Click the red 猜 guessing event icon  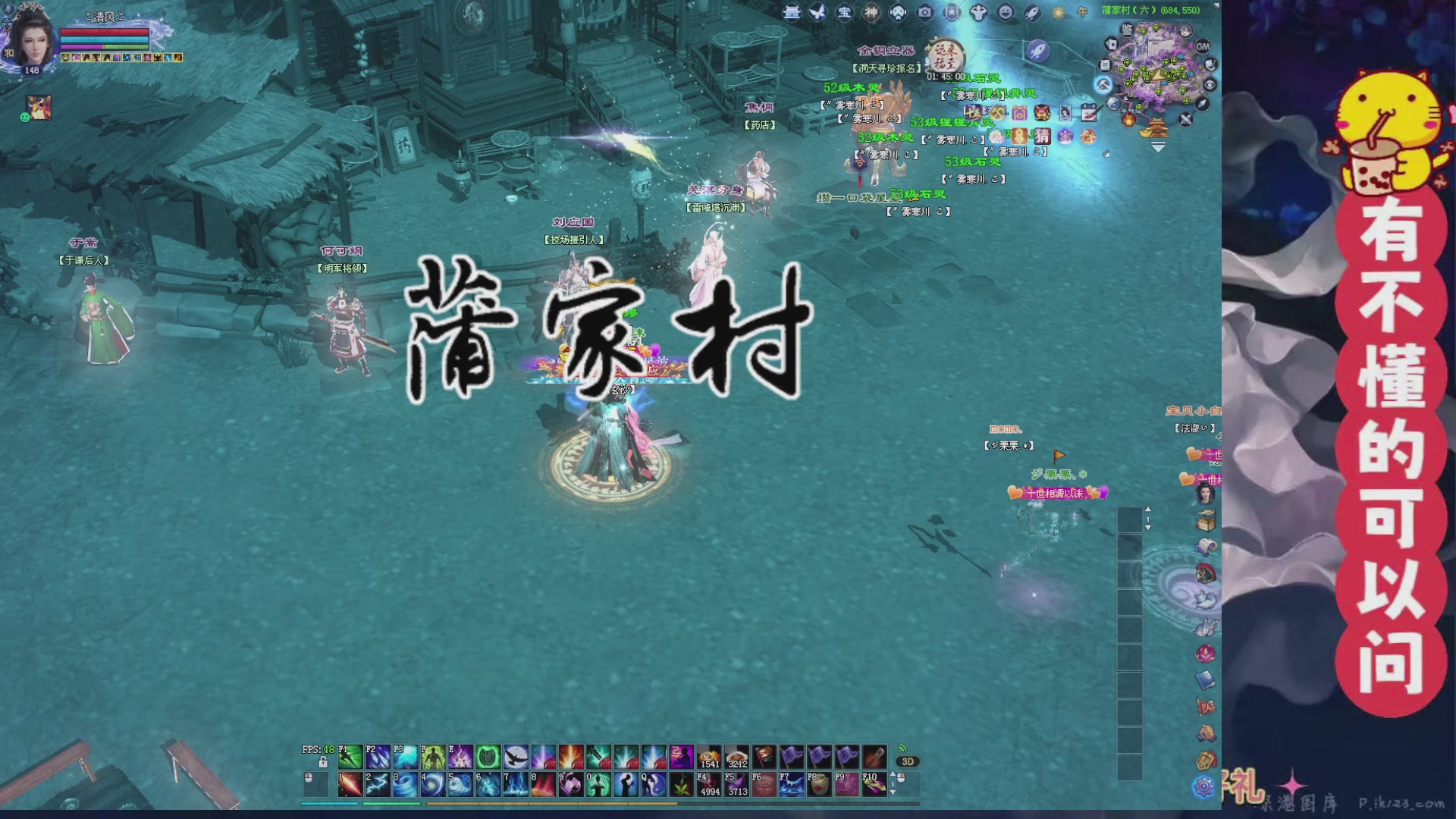[1042, 137]
